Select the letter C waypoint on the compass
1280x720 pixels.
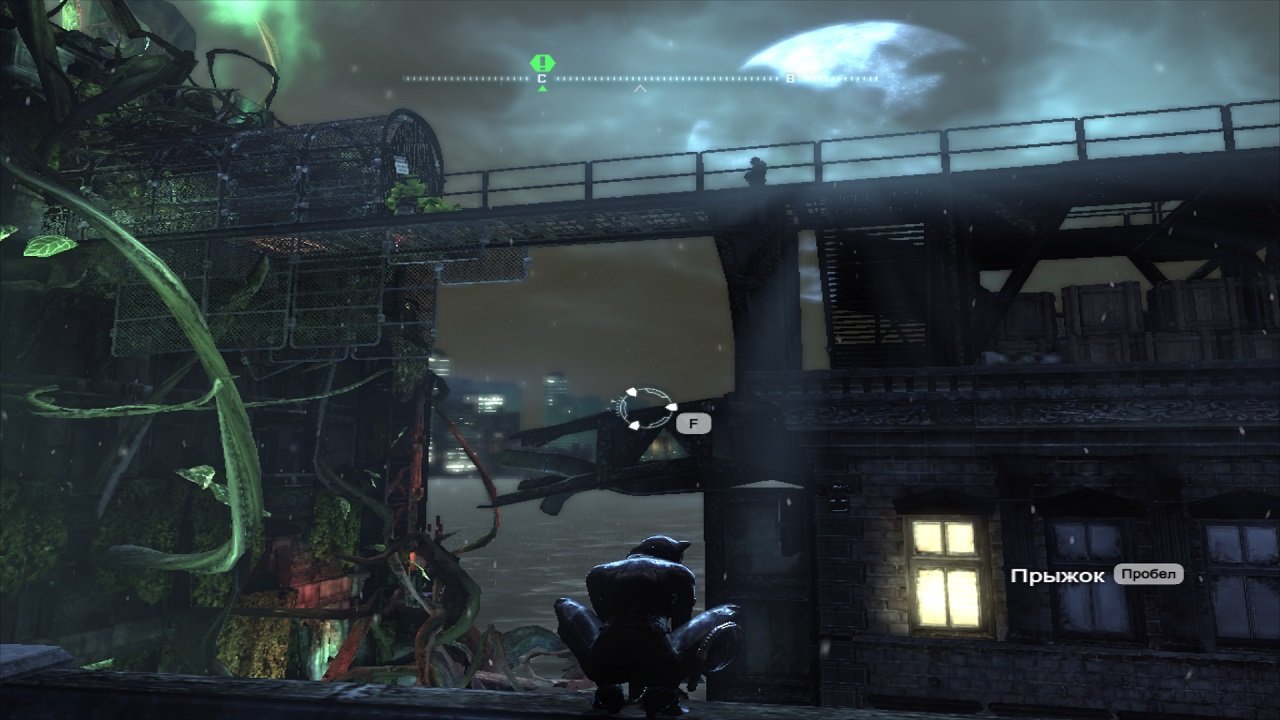point(540,79)
